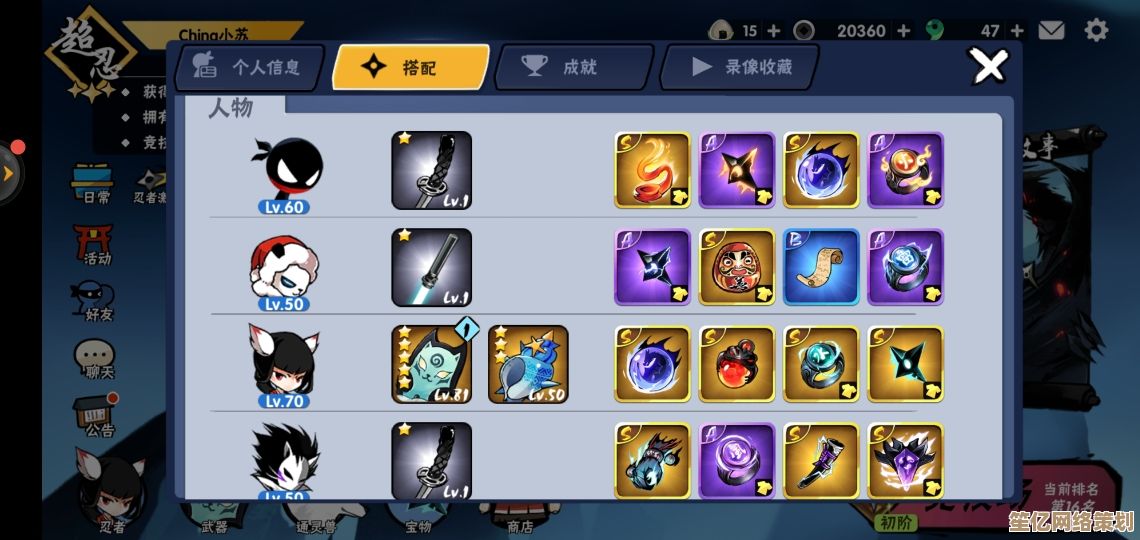Select the flame scroll relic icon
Image resolution: width=1140 pixels, height=540 pixels.
pos(652,170)
